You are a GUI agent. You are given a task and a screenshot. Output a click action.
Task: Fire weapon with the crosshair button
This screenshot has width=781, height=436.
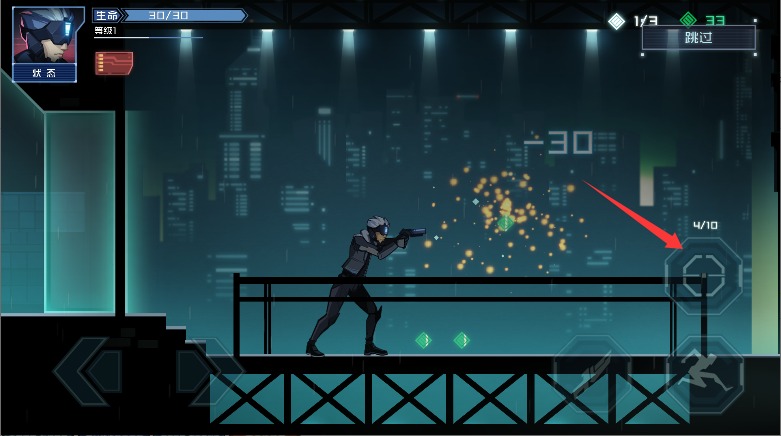click(704, 270)
